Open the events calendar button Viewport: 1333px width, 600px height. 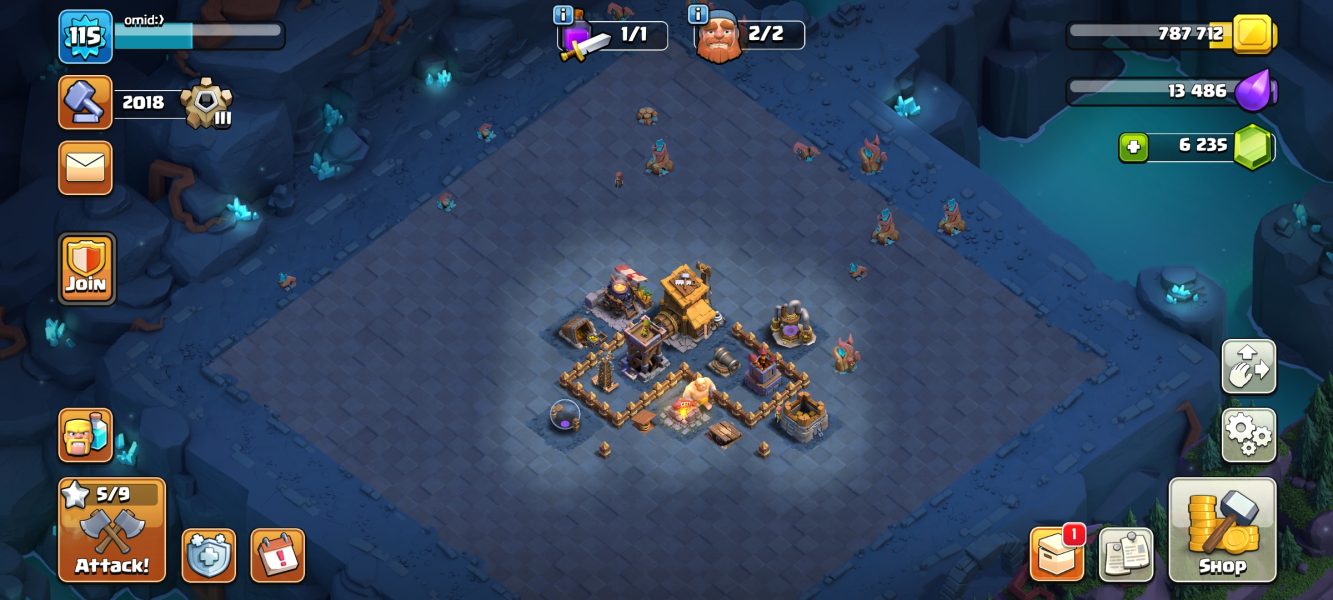[277, 555]
